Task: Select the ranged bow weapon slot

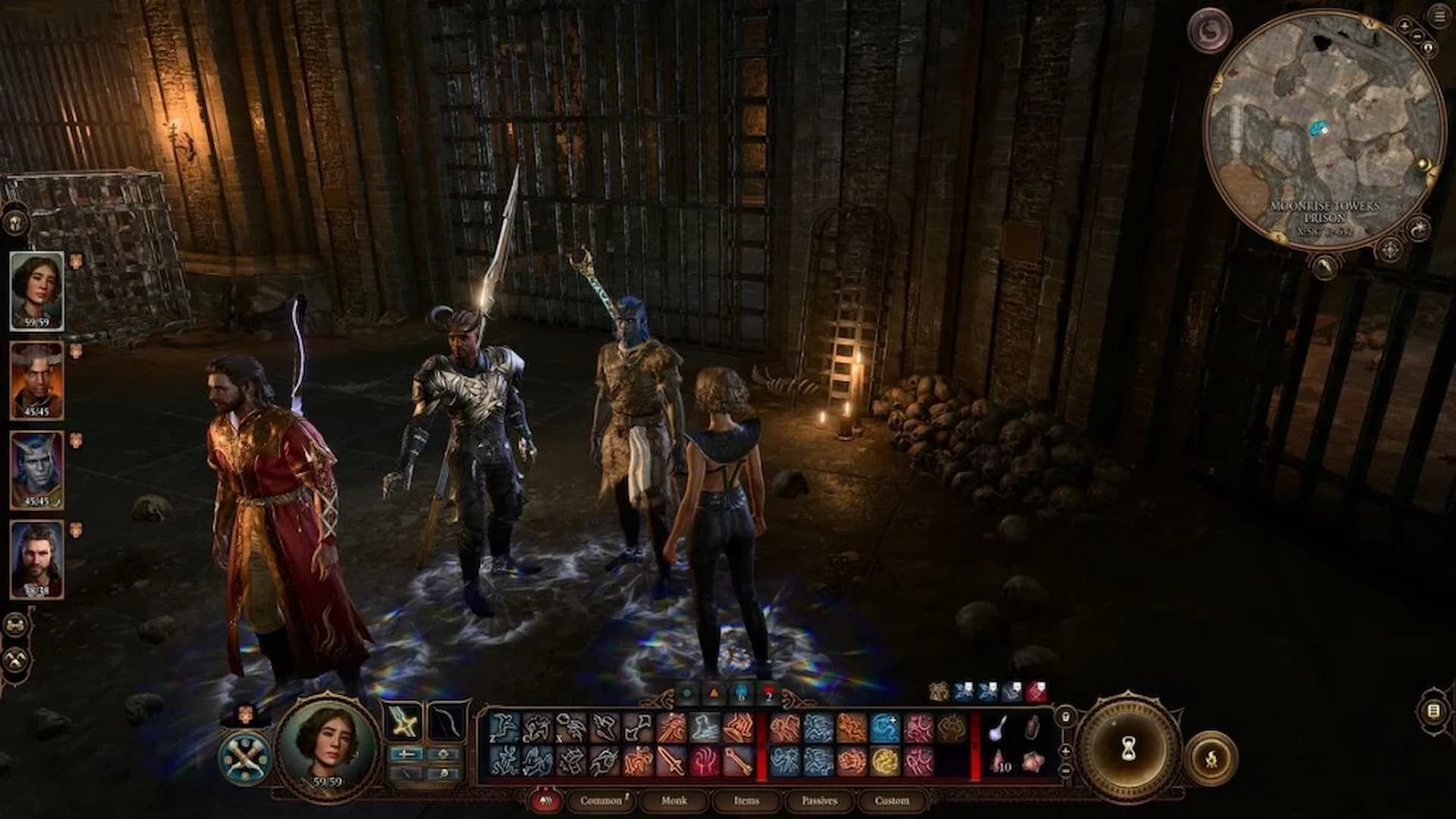Action: pyautogui.click(x=445, y=722)
